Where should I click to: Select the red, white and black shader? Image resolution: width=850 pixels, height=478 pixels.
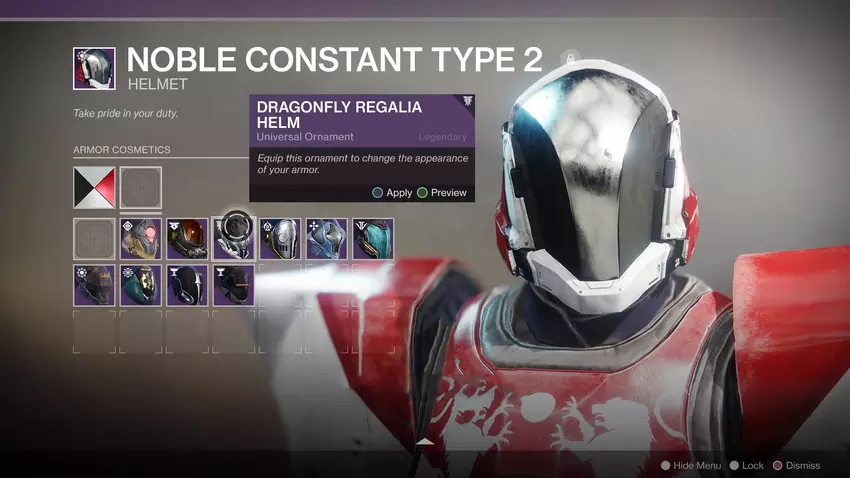click(94, 187)
